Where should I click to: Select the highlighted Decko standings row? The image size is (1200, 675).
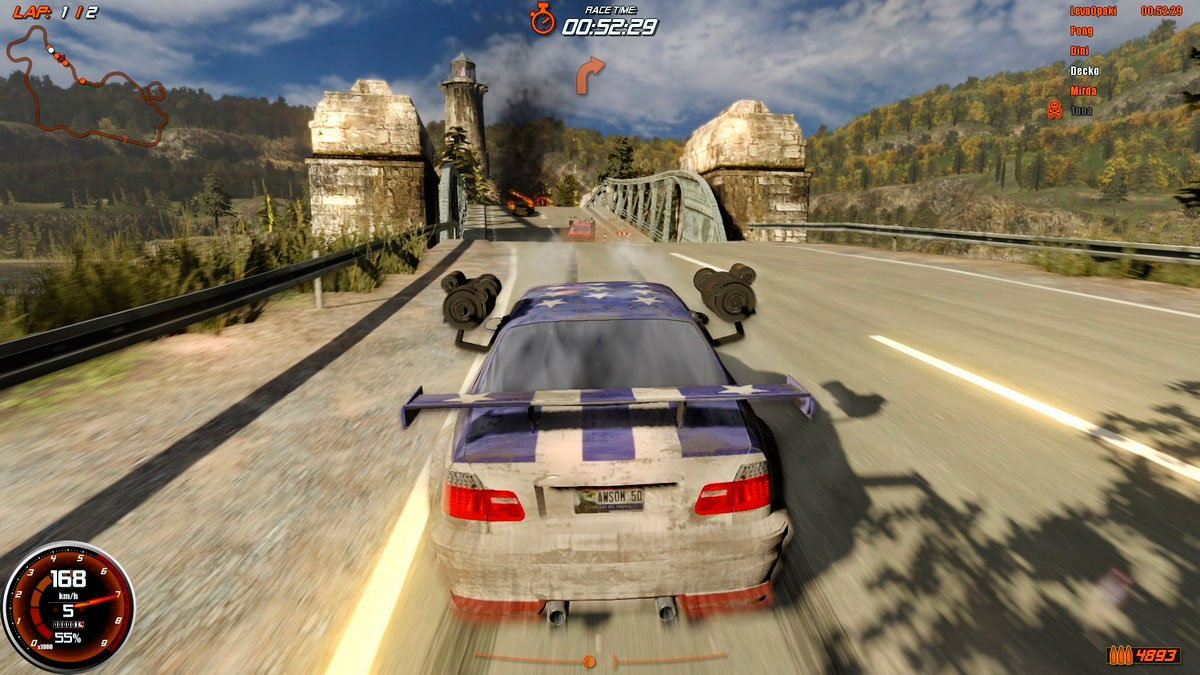[x=1084, y=71]
